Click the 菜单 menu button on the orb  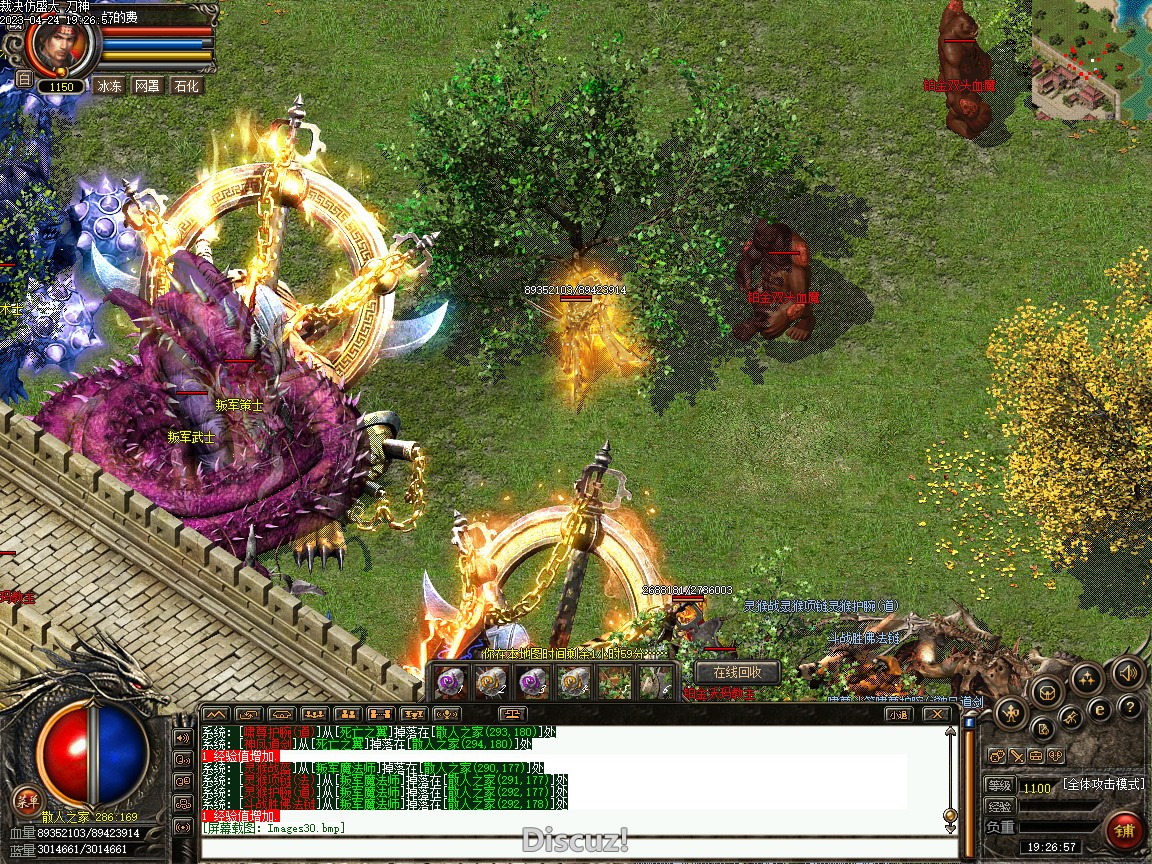[28, 799]
